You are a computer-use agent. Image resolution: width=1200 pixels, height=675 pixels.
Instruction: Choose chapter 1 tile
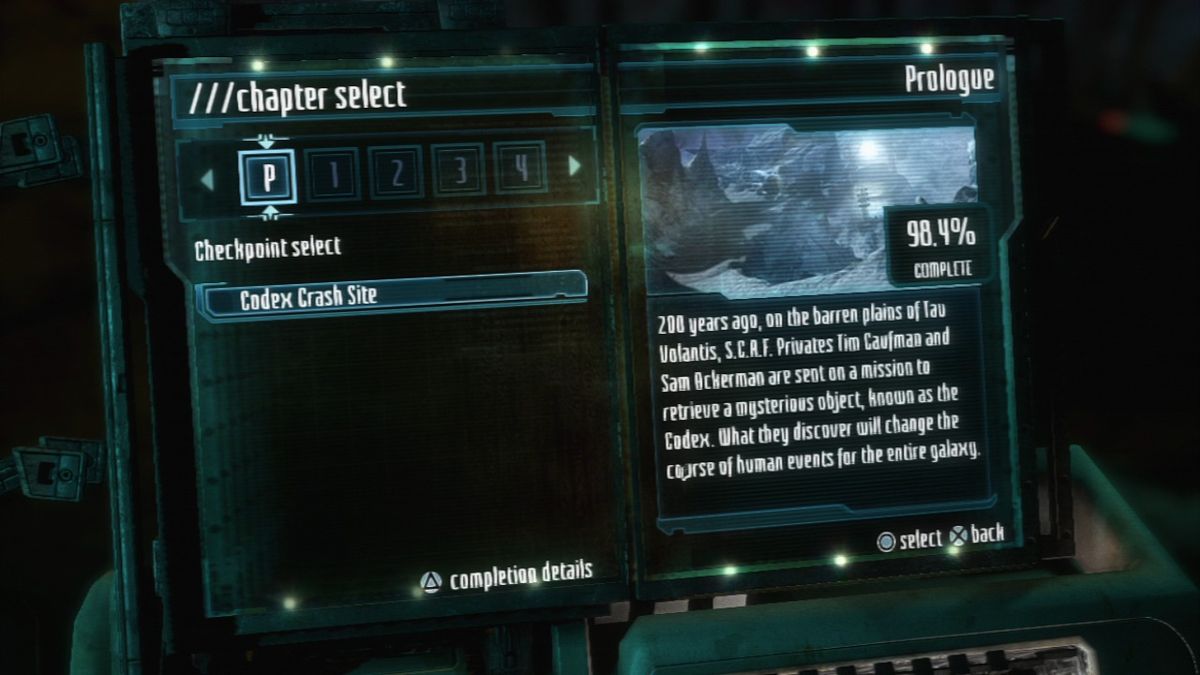coord(335,174)
